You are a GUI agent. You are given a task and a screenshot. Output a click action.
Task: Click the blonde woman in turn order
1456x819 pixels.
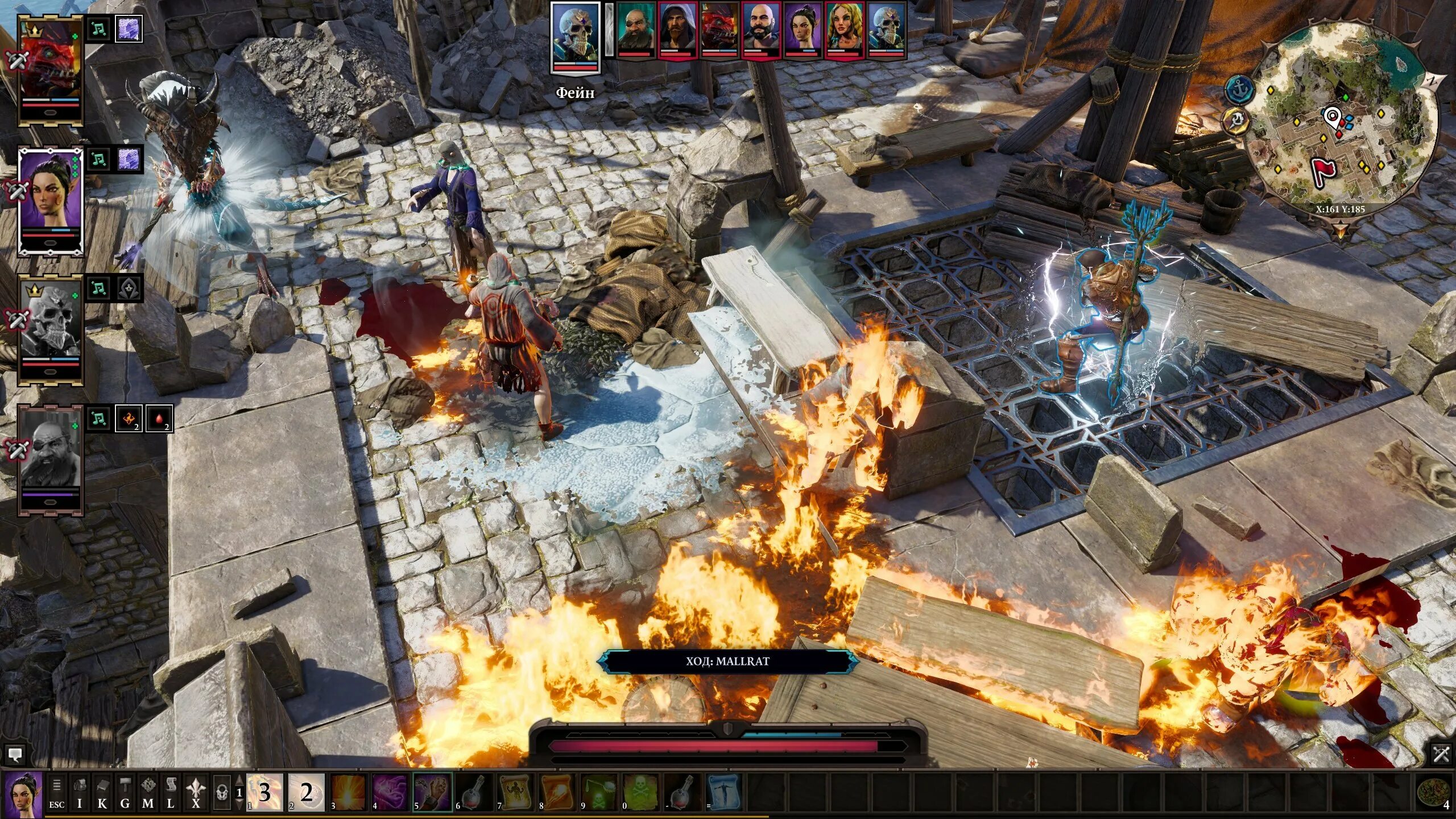pyautogui.click(x=845, y=28)
